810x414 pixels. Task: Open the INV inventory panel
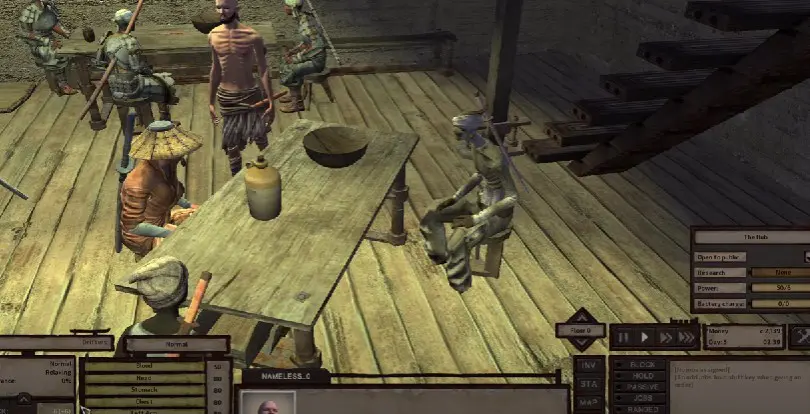588,367
